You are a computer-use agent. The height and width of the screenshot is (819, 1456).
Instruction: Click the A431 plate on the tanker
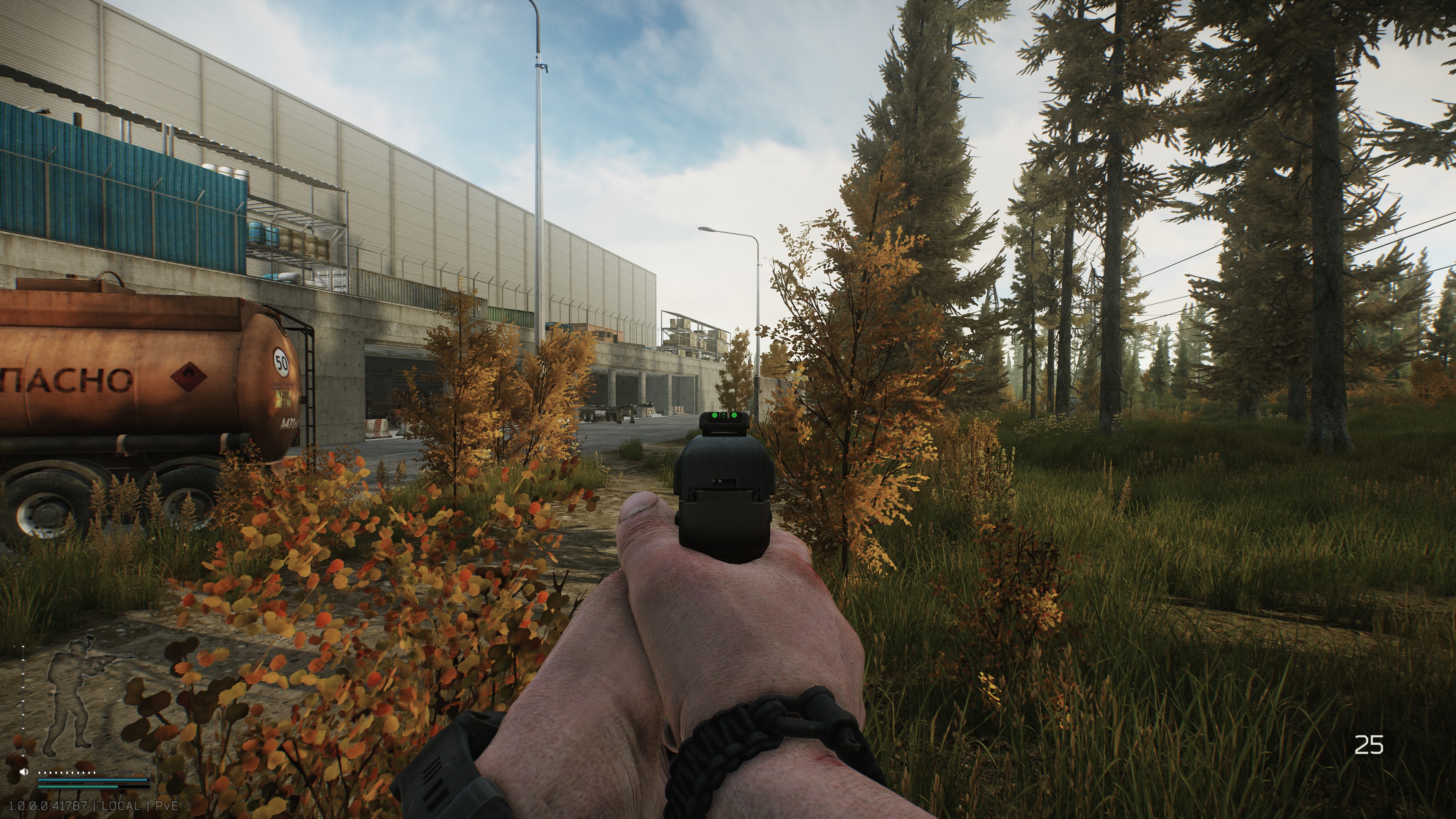(x=289, y=424)
